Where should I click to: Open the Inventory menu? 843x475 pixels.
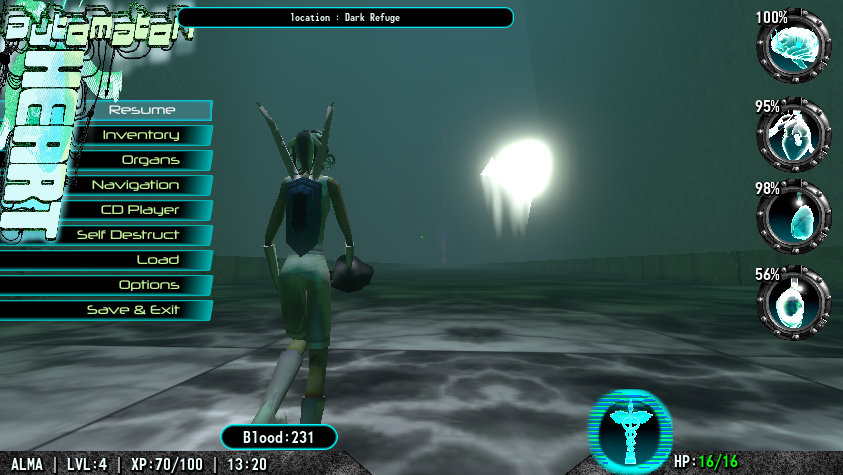pos(141,135)
